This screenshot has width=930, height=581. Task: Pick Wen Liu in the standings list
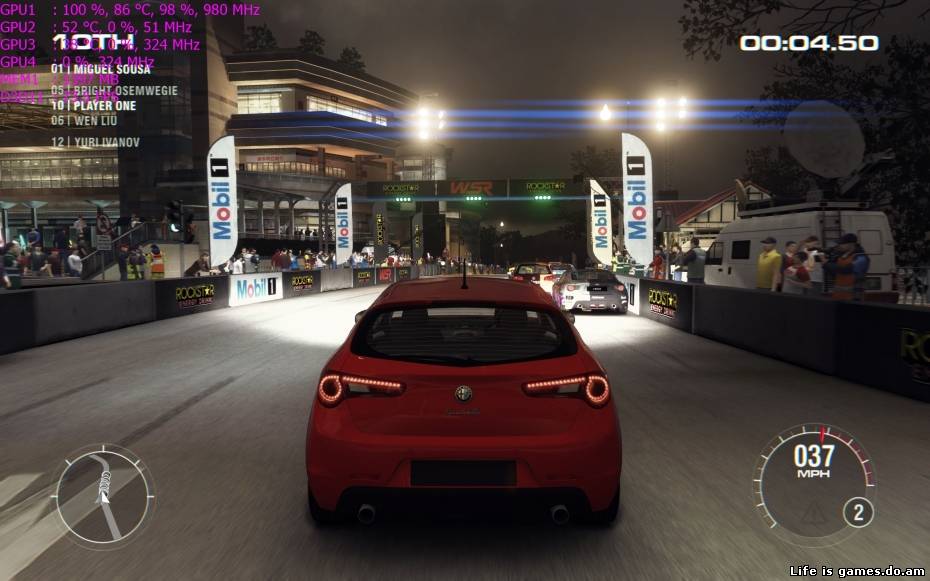click(x=84, y=120)
